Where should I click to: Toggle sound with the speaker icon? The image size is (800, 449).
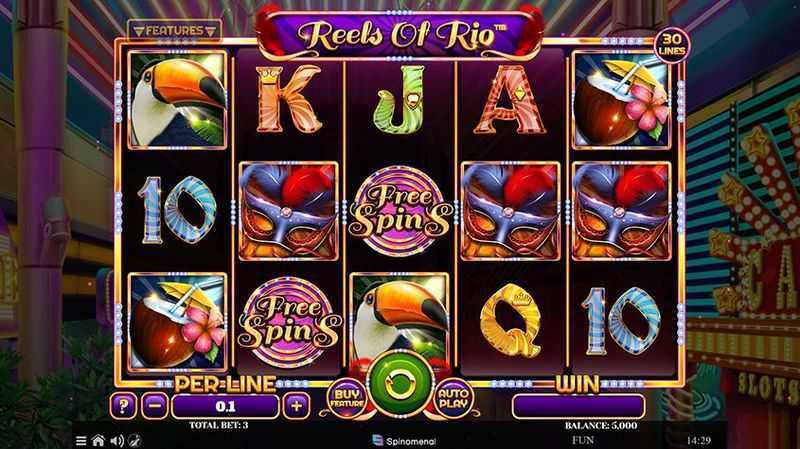tap(115, 439)
